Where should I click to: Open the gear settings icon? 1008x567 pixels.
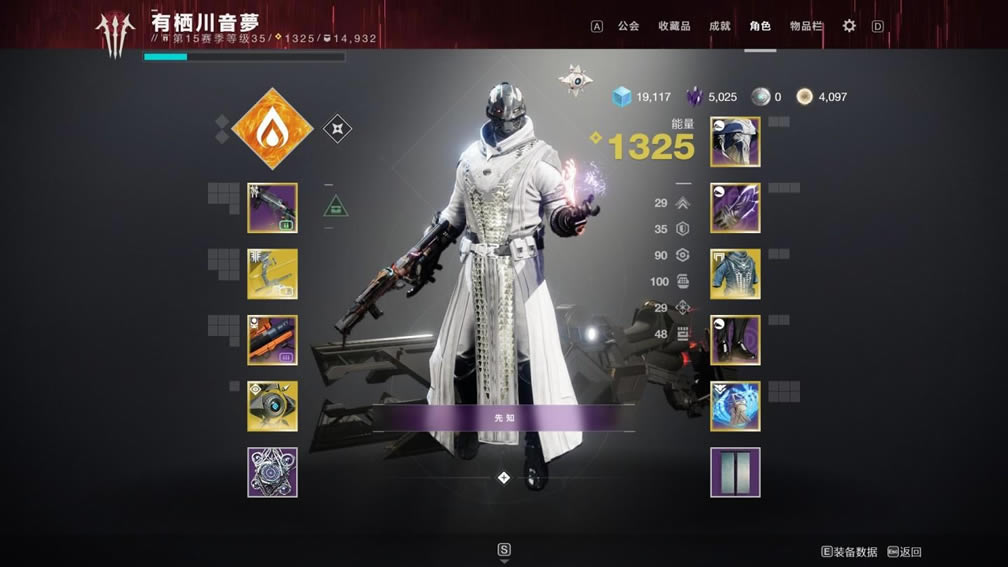tap(849, 26)
